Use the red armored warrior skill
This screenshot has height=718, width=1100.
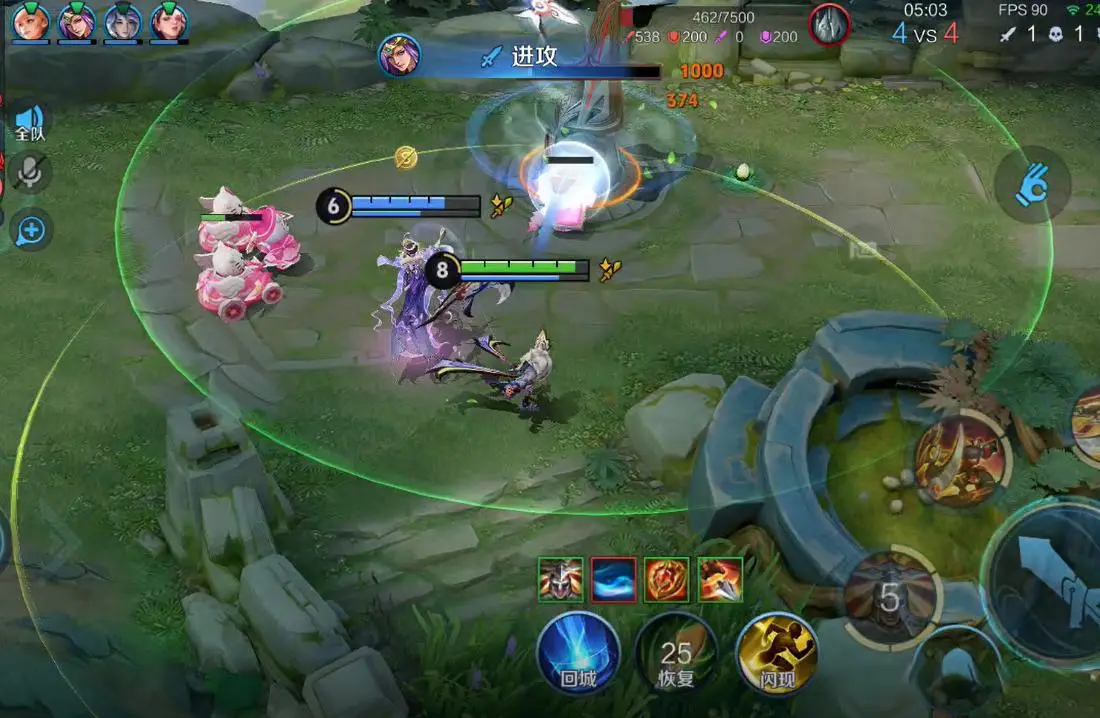tap(963, 459)
